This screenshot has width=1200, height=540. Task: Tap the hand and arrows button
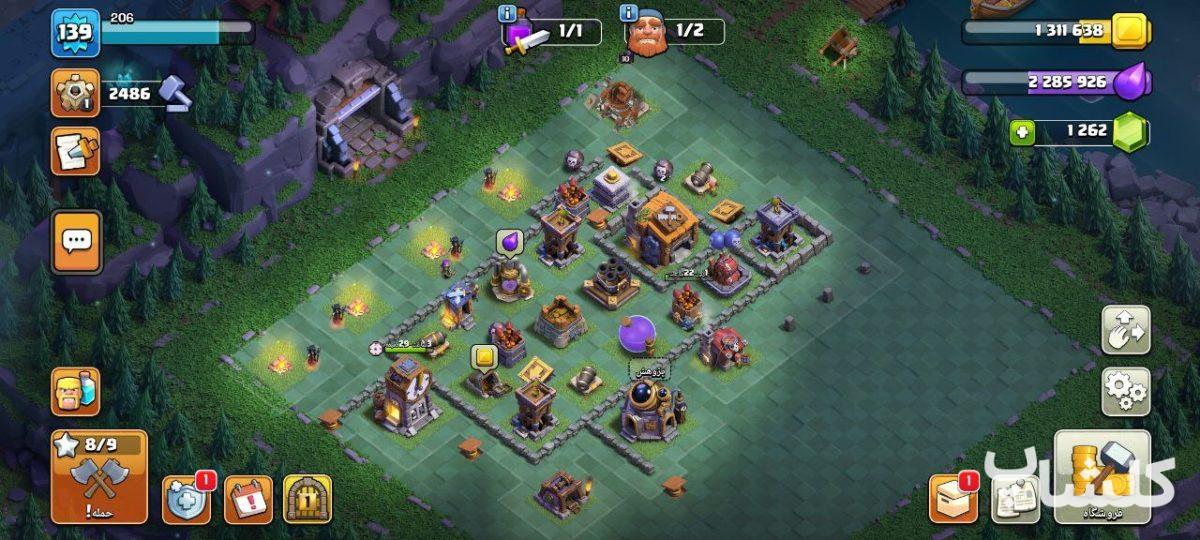(1125, 330)
